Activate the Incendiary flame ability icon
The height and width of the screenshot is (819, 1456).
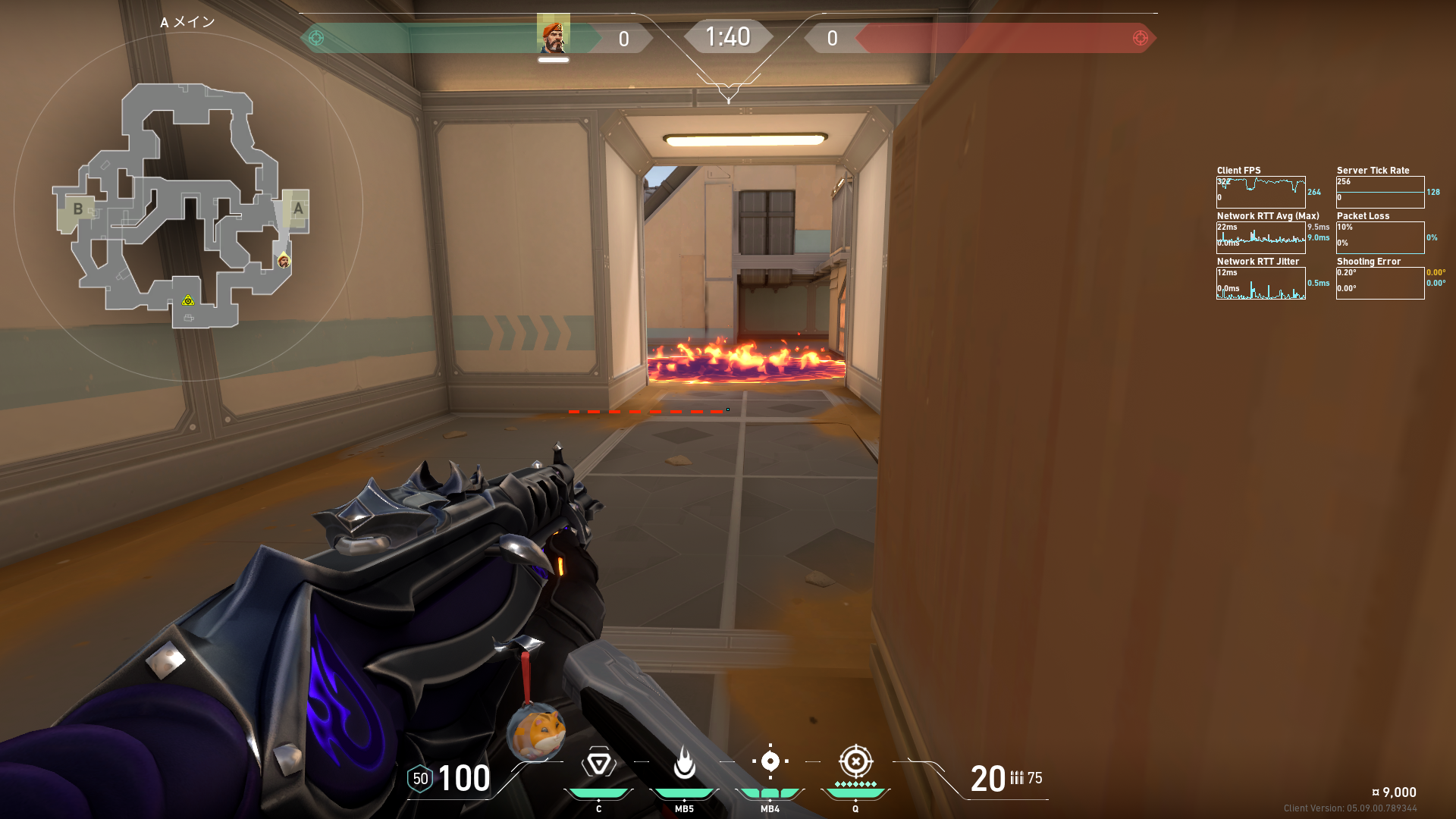[x=684, y=763]
